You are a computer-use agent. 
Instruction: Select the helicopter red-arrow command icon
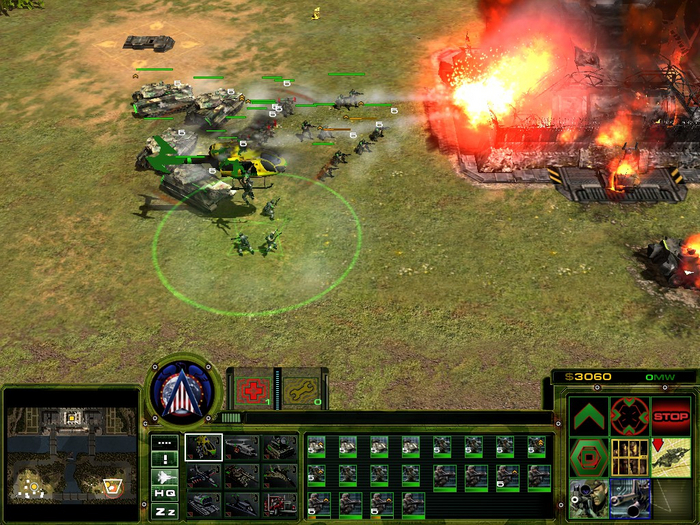coord(670,456)
